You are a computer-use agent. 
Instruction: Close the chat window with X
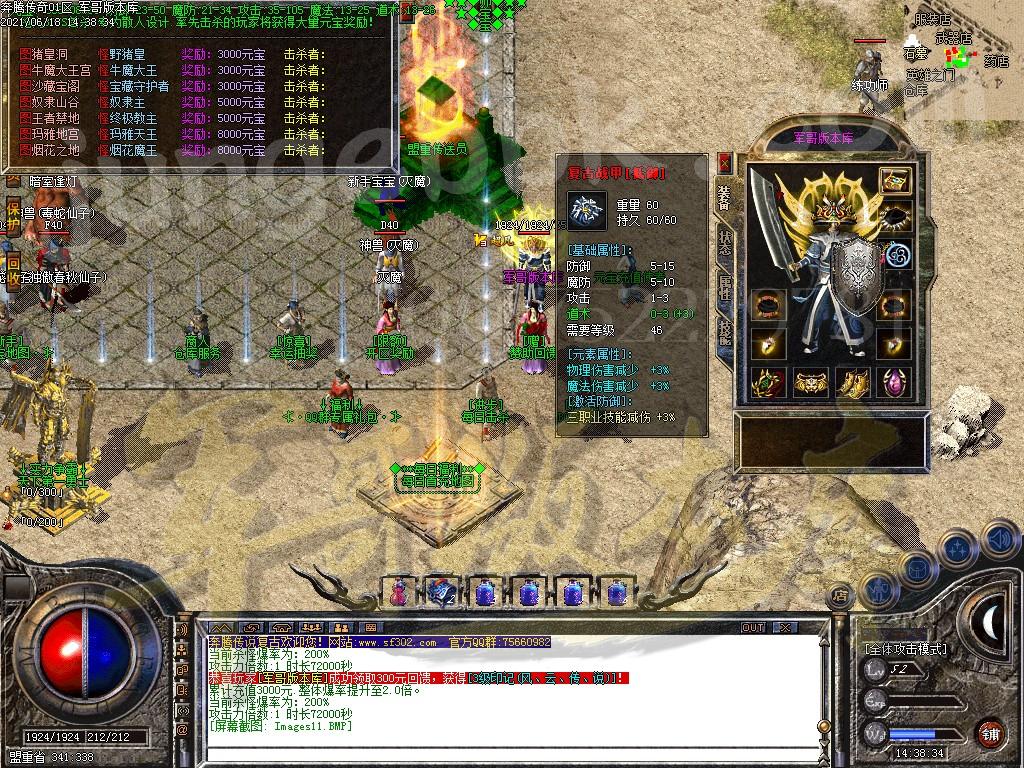point(785,627)
